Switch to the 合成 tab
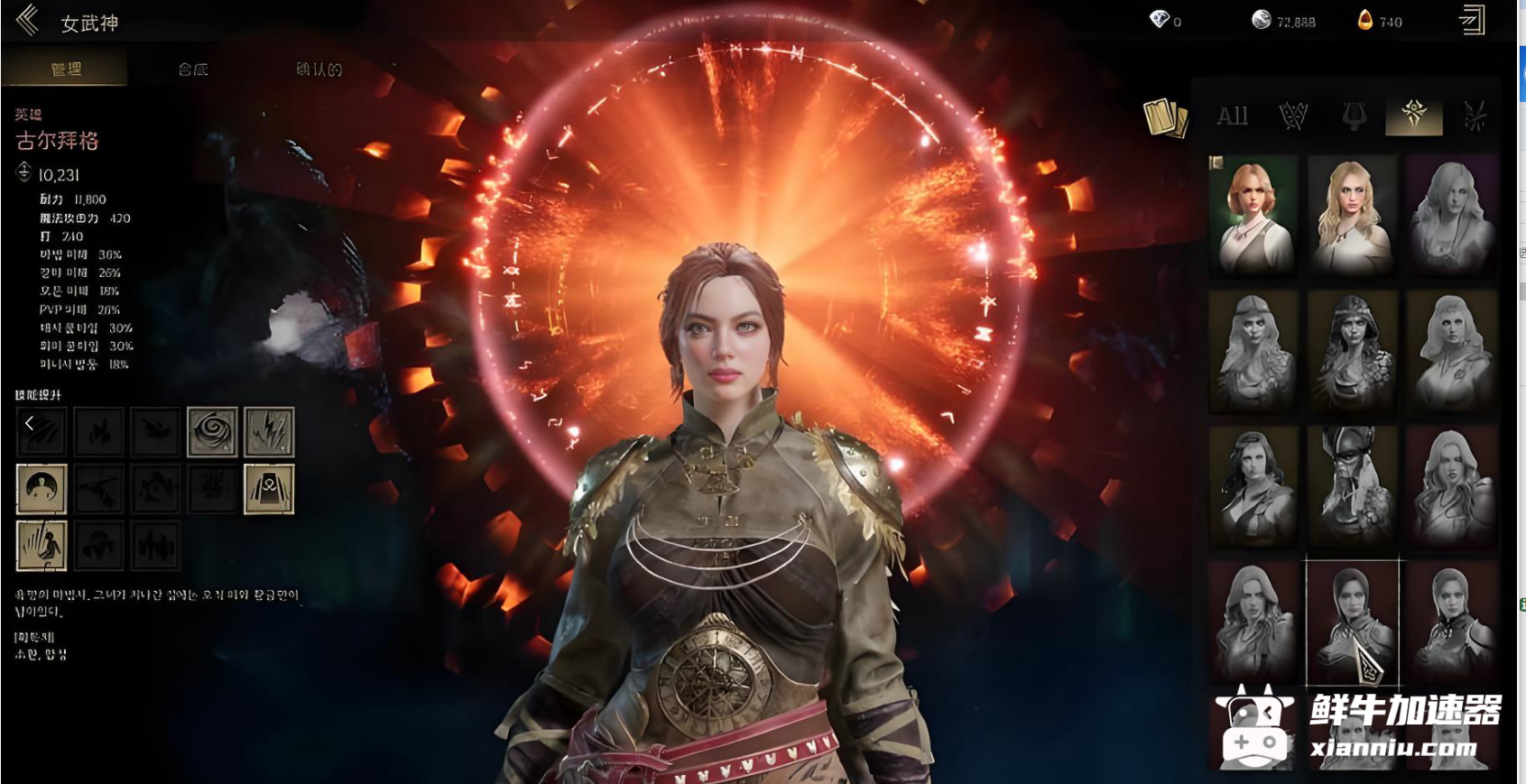Viewport: 1526px width, 784px height. [x=193, y=69]
